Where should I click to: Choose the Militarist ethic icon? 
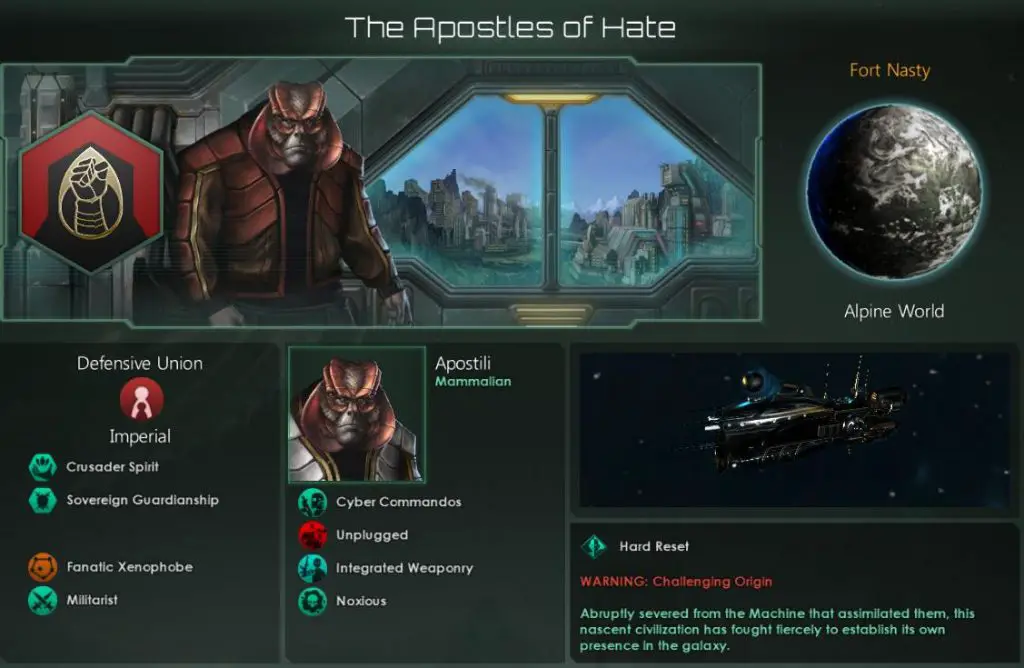point(42,600)
